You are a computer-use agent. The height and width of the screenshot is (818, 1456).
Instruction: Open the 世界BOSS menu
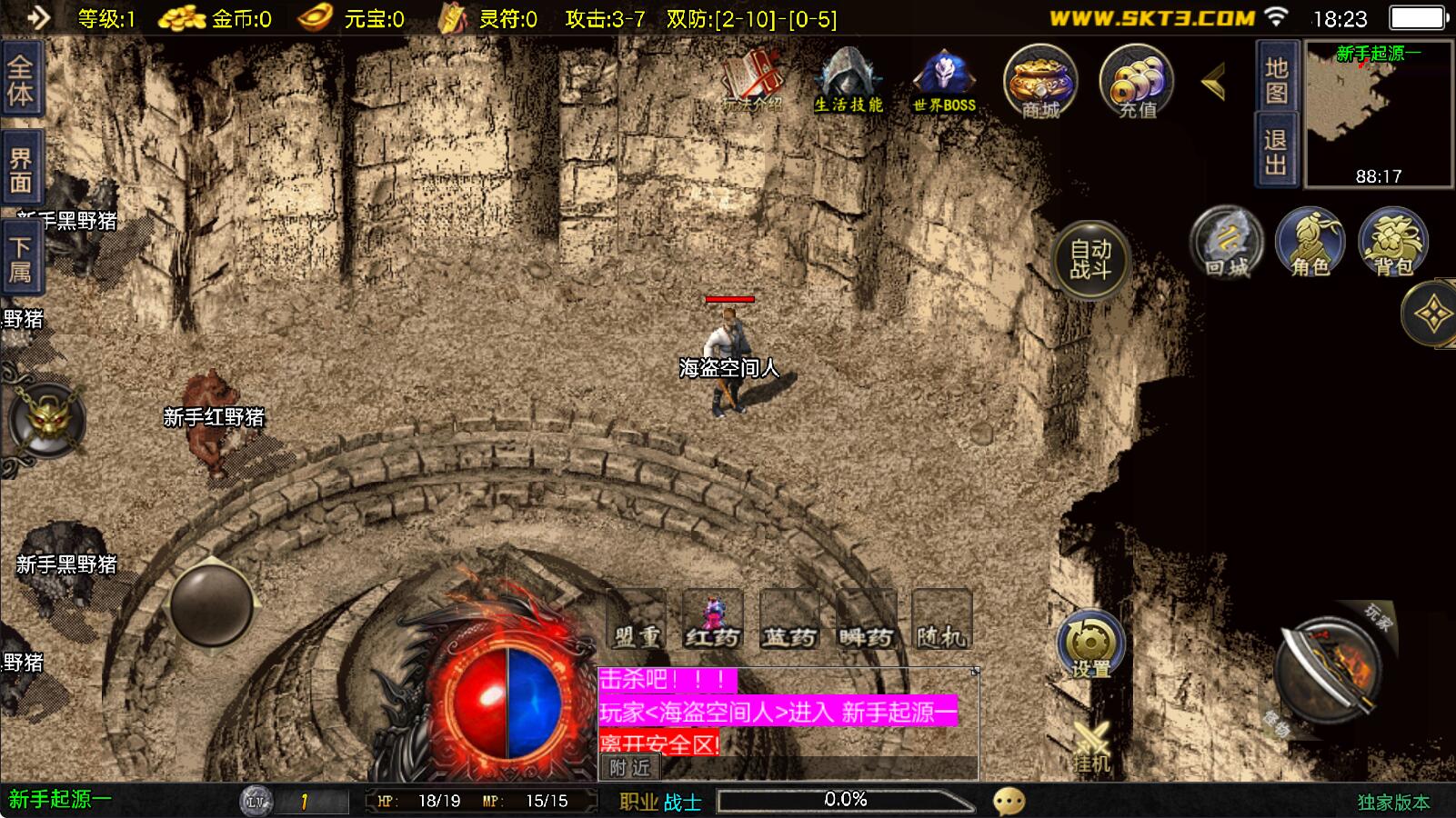pos(944,80)
